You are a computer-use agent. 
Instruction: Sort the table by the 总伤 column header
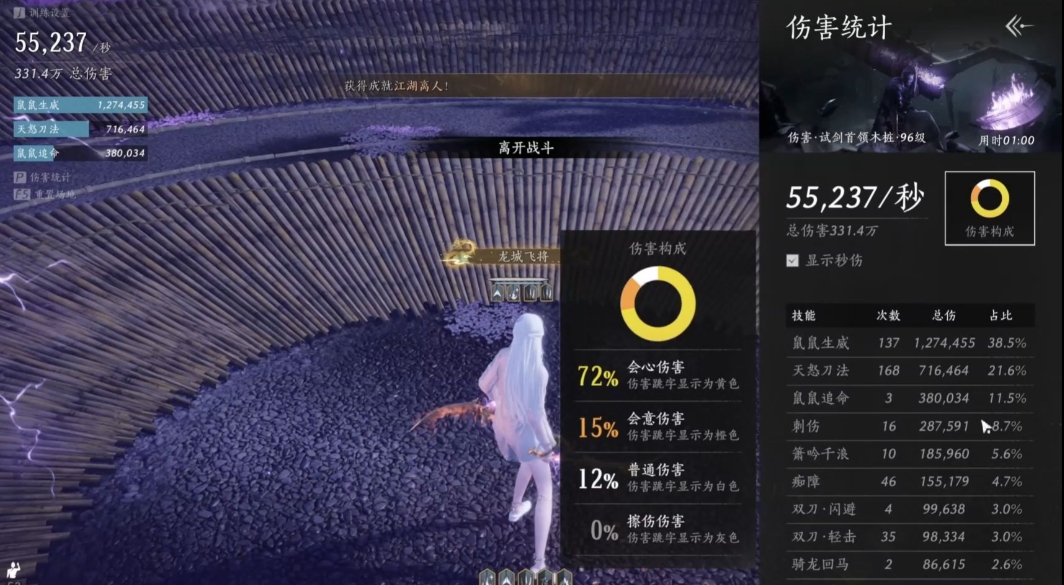943,316
